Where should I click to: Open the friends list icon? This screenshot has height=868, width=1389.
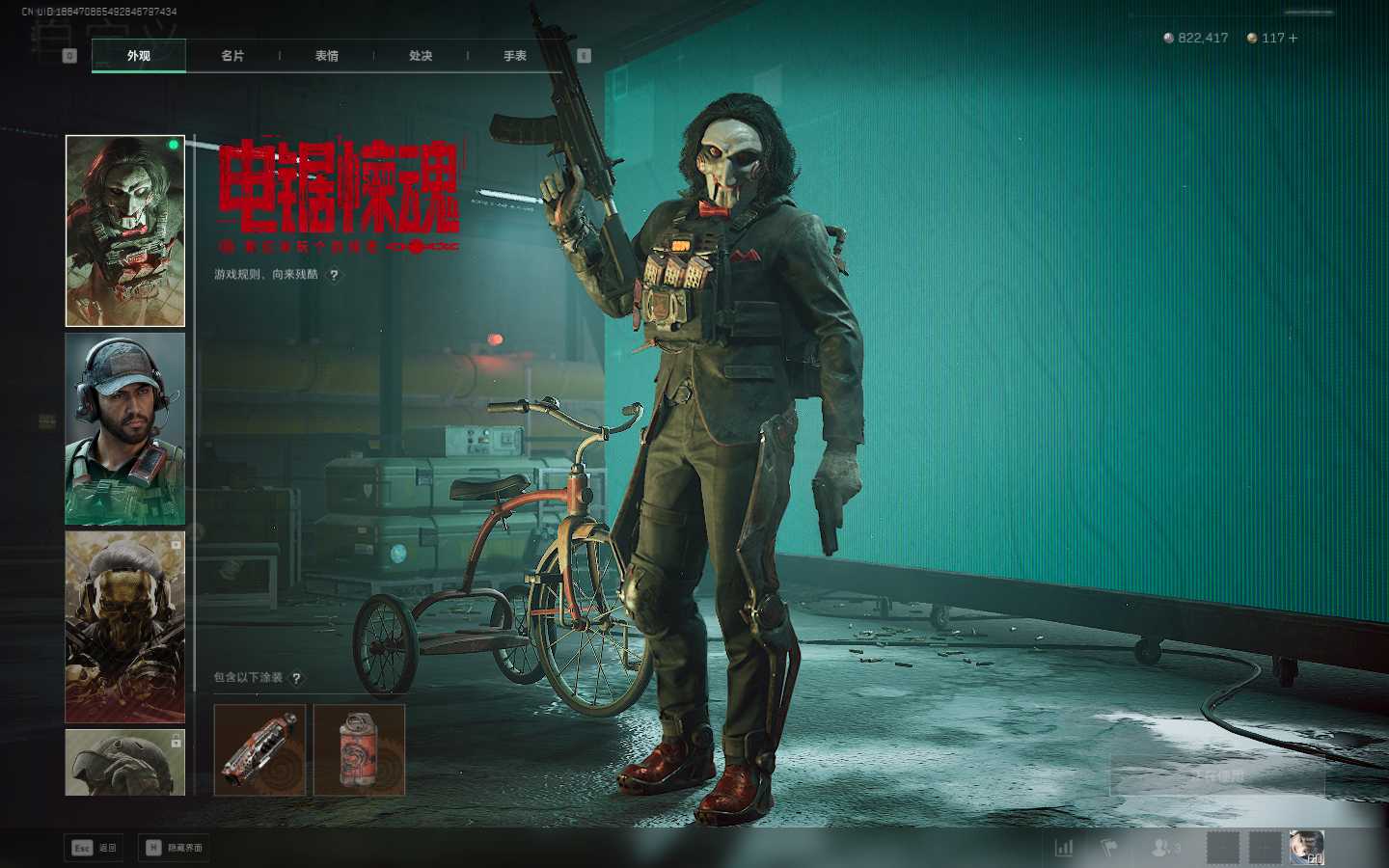1165,848
